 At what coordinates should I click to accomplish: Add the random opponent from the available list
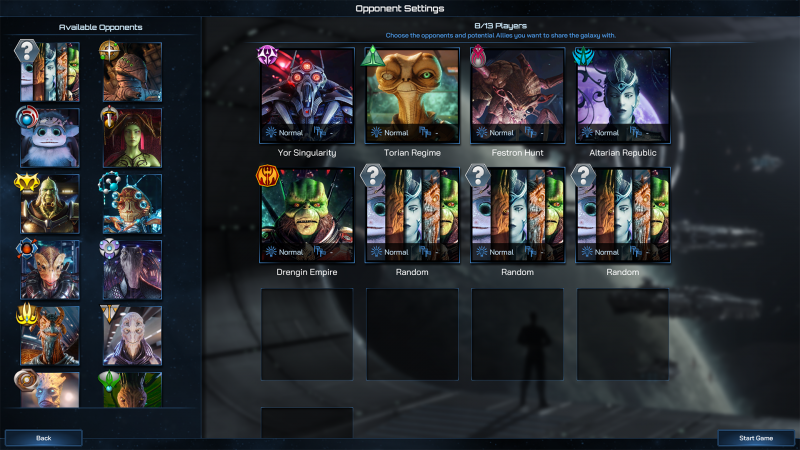[x=50, y=72]
